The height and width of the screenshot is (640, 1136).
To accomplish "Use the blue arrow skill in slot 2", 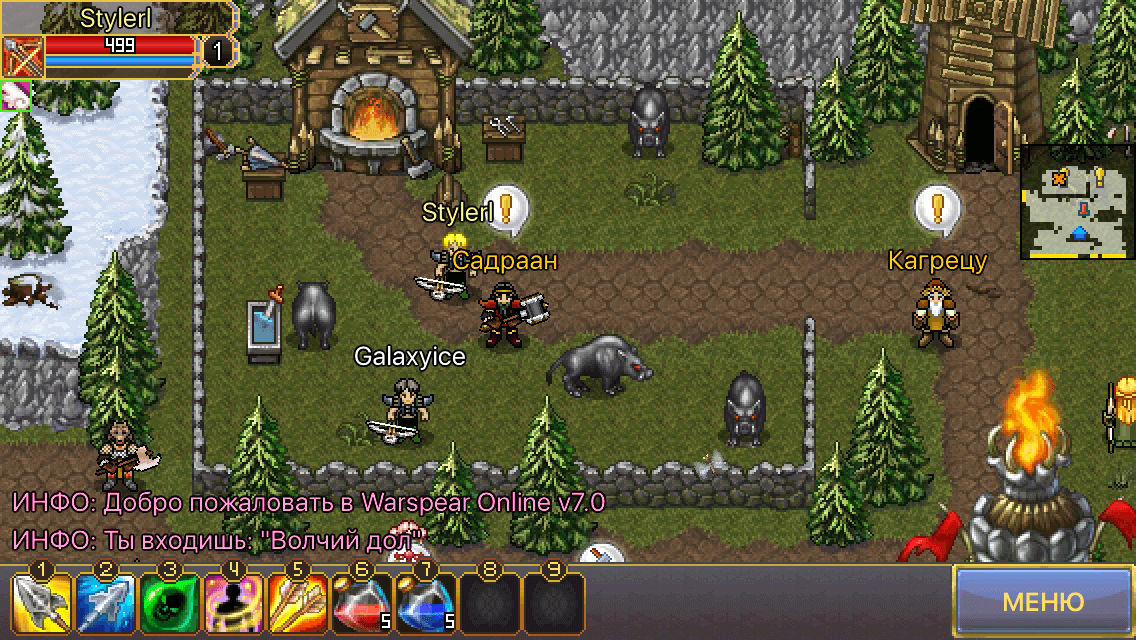I will click(105, 603).
